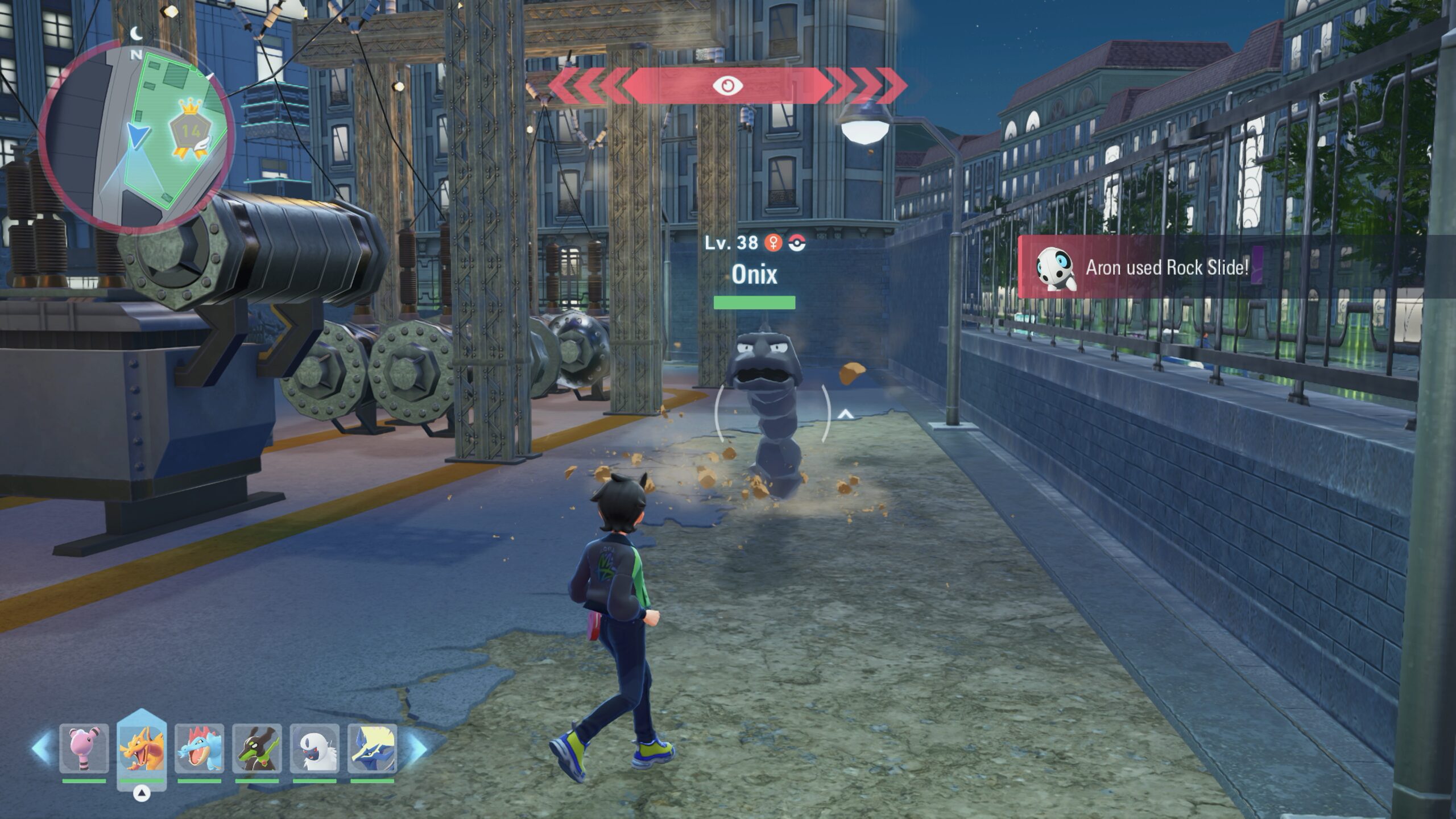Click the Wild Zone 14 badge marker
Image resolution: width=1456 pixels, height=819 pixels.
coord(191,133)
